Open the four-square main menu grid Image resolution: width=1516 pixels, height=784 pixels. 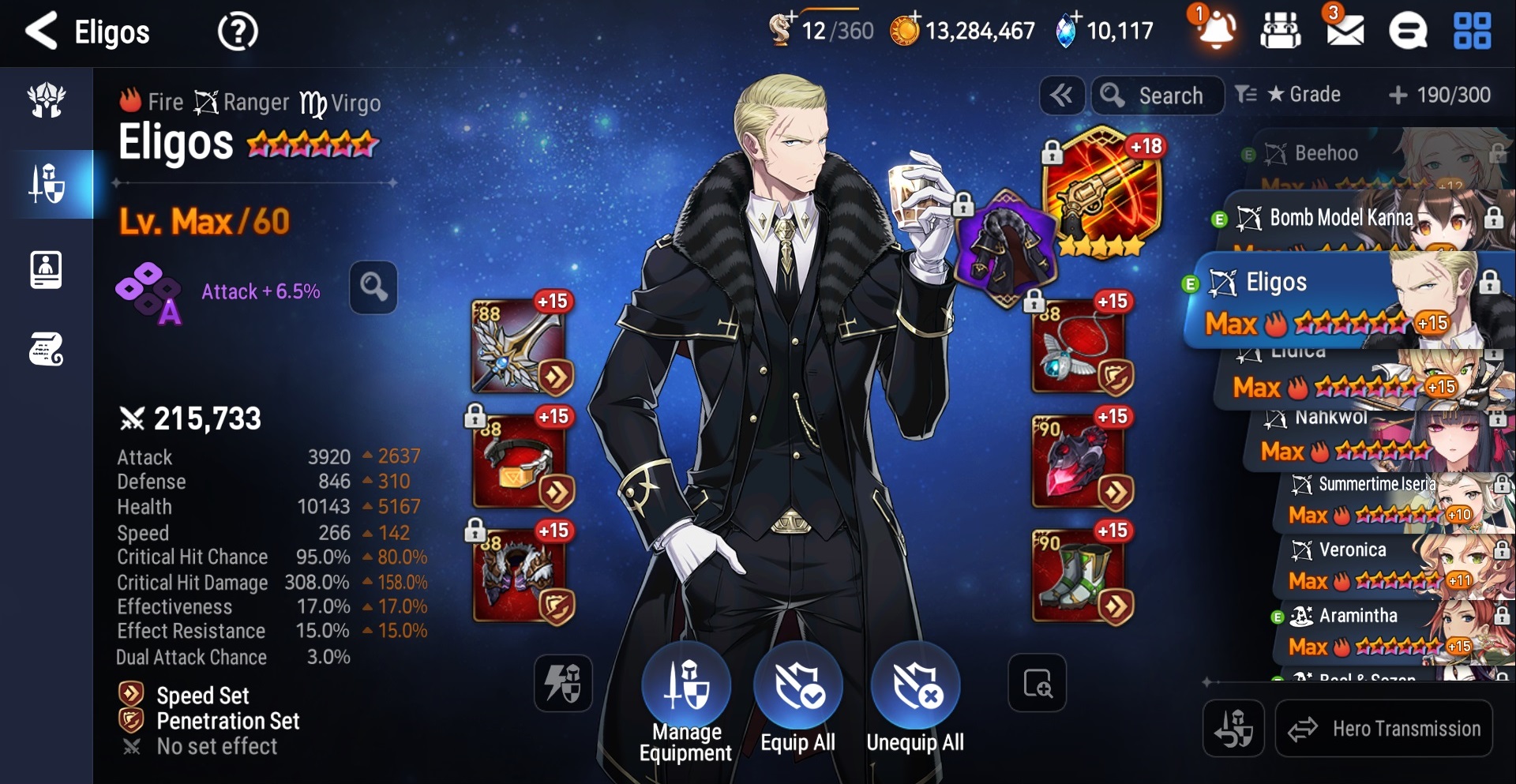(x=1472, y=32)
